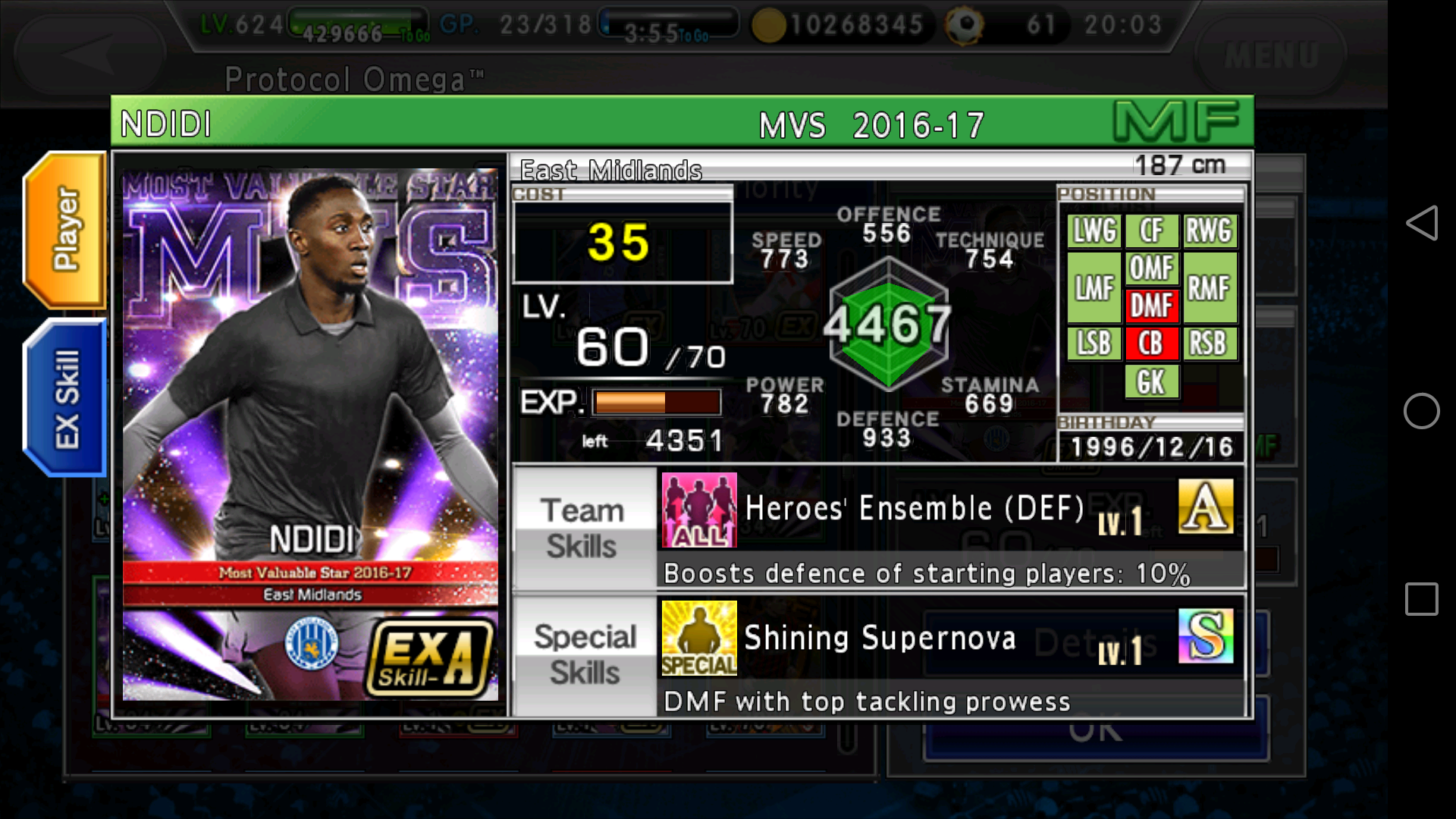Open the Heroes' Ensemble team skill icon
The image size is (1456, 819).
tap(698, 509)
